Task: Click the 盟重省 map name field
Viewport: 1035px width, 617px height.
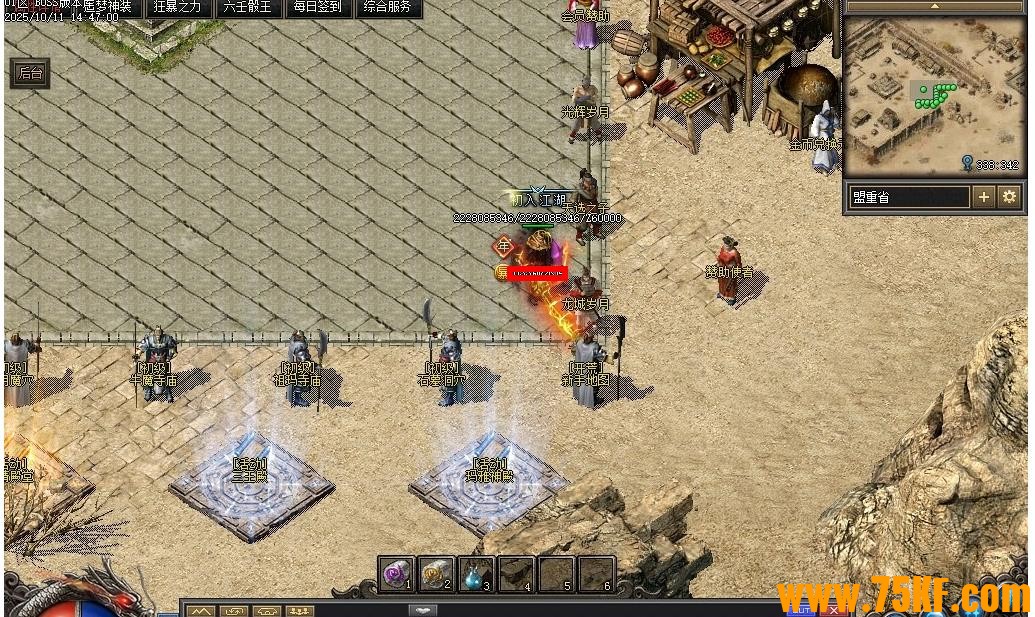Action: point(909,197)
